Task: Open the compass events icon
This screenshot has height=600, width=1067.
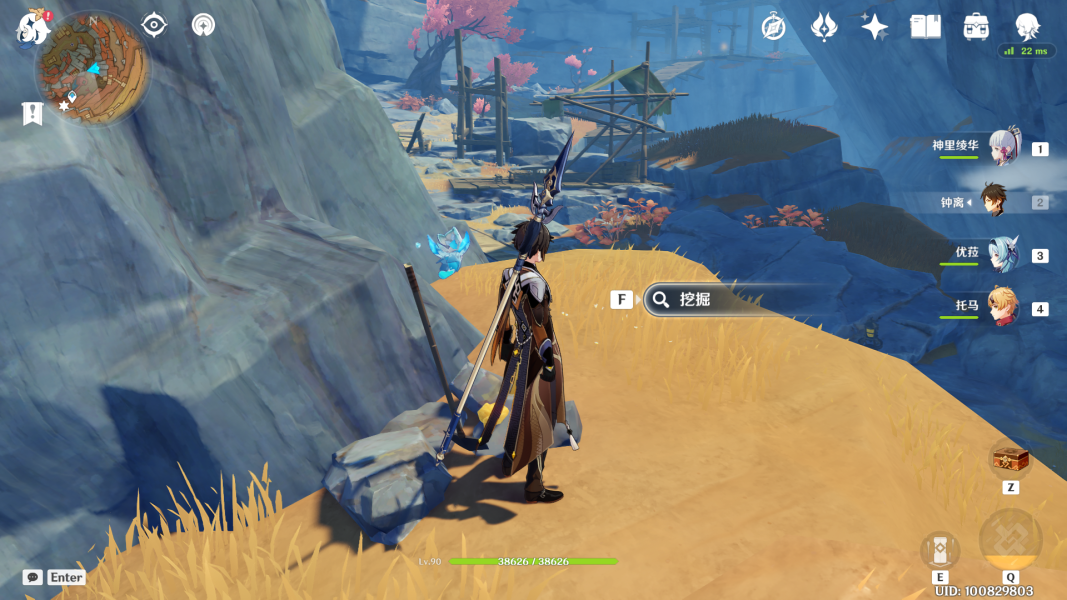Action: [773, 27]
